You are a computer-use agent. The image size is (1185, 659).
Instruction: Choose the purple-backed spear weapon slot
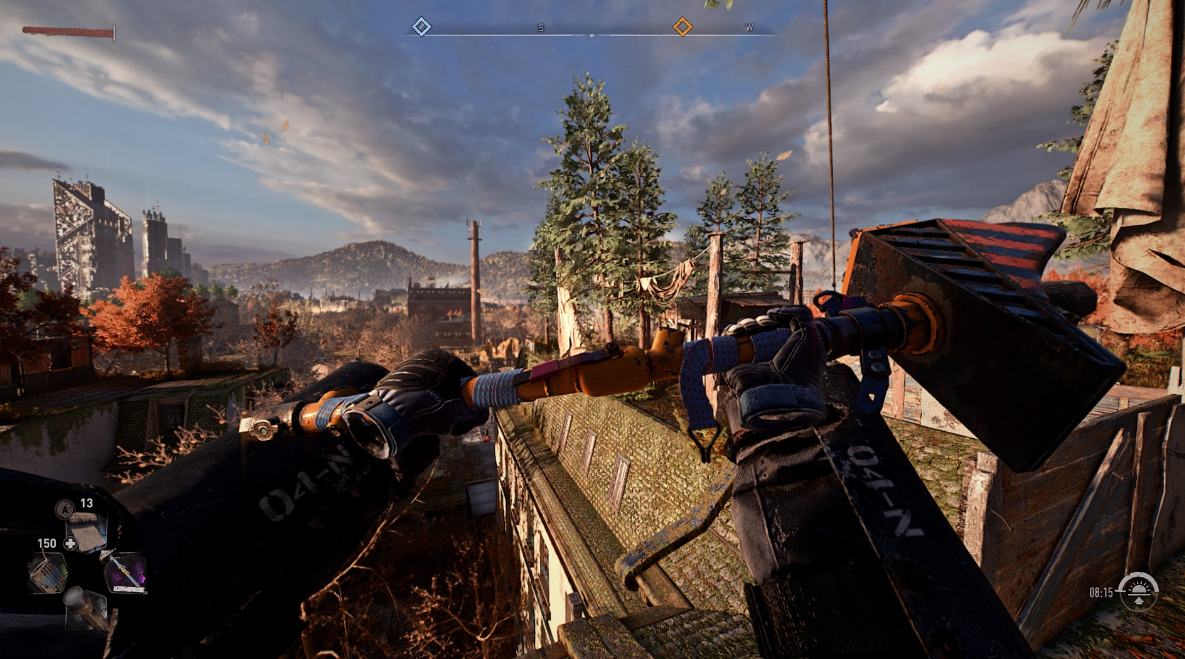[x=125, y=572]
